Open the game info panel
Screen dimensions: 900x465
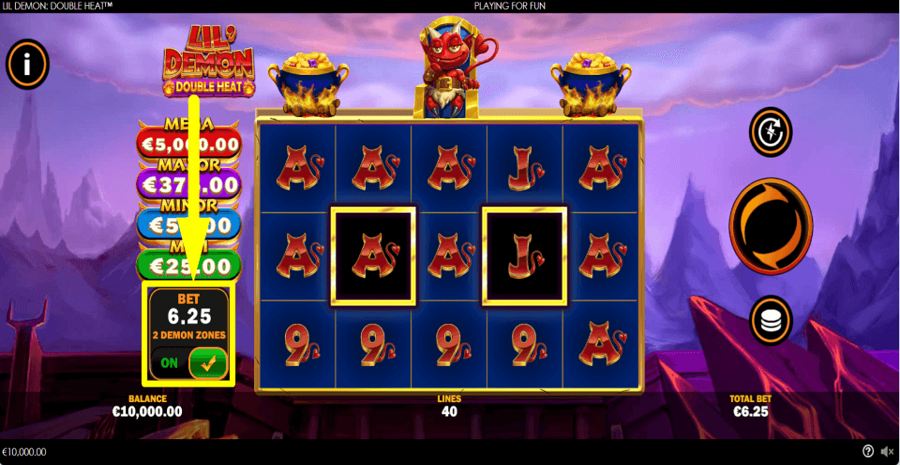[x=28, y=65]
